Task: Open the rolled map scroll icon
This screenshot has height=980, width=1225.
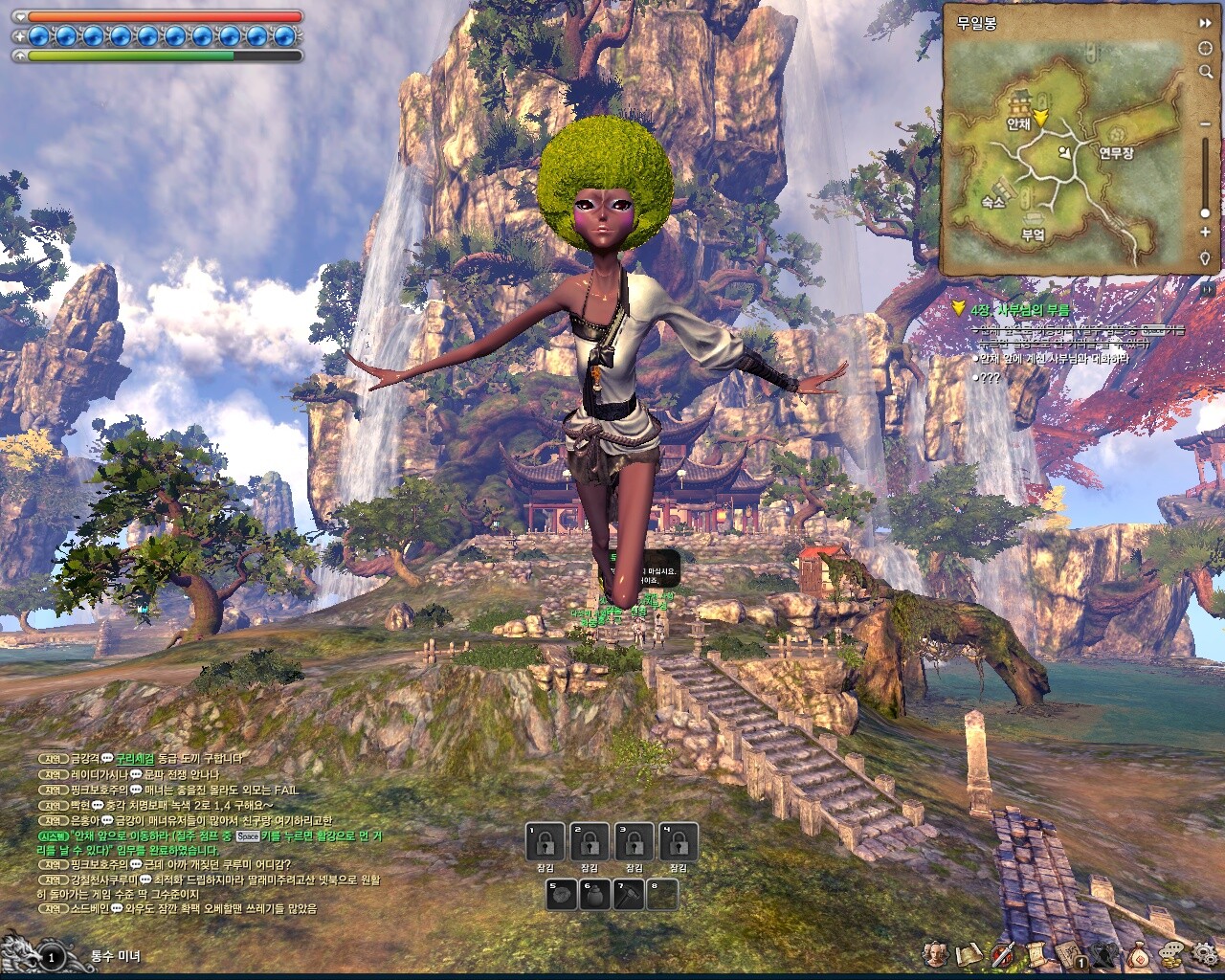Action: coord(970,953)
